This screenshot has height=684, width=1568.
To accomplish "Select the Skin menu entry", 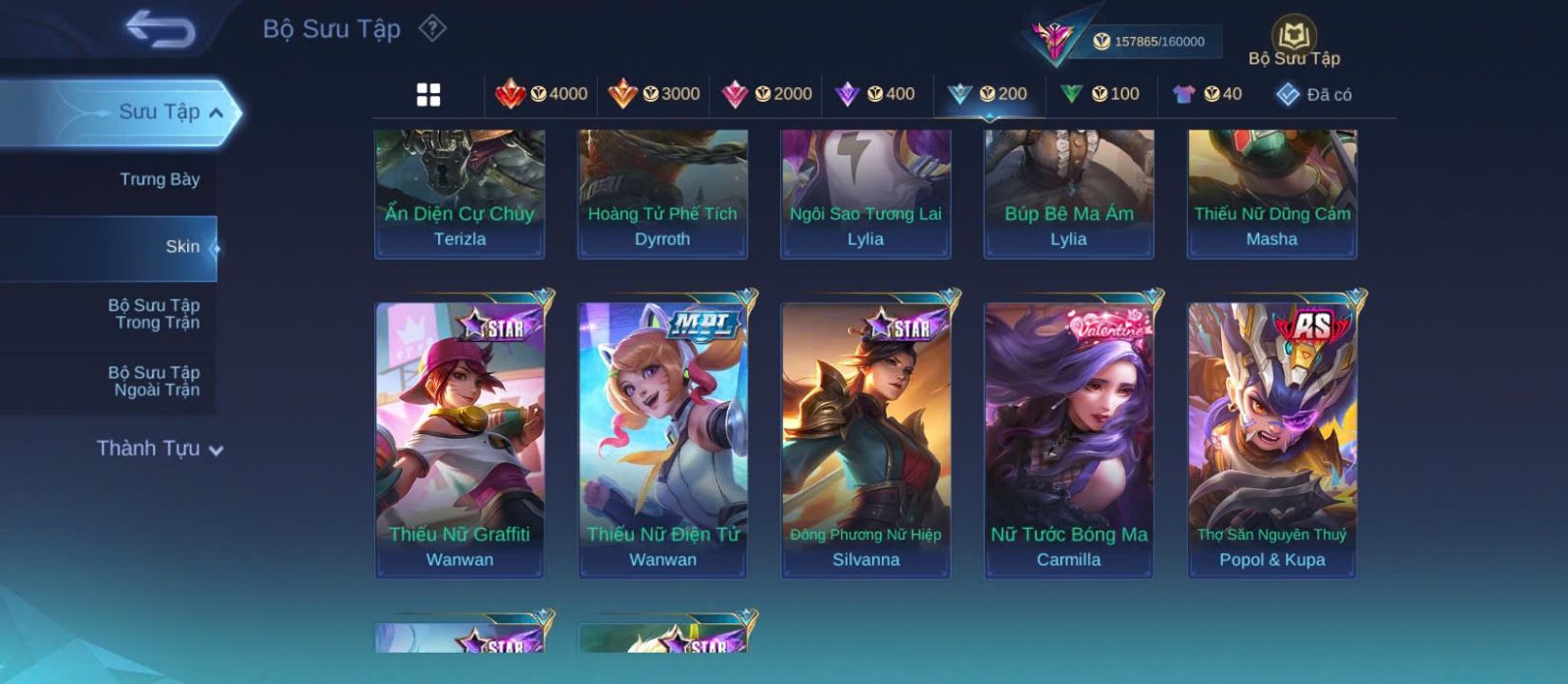I will pos(182,247).
